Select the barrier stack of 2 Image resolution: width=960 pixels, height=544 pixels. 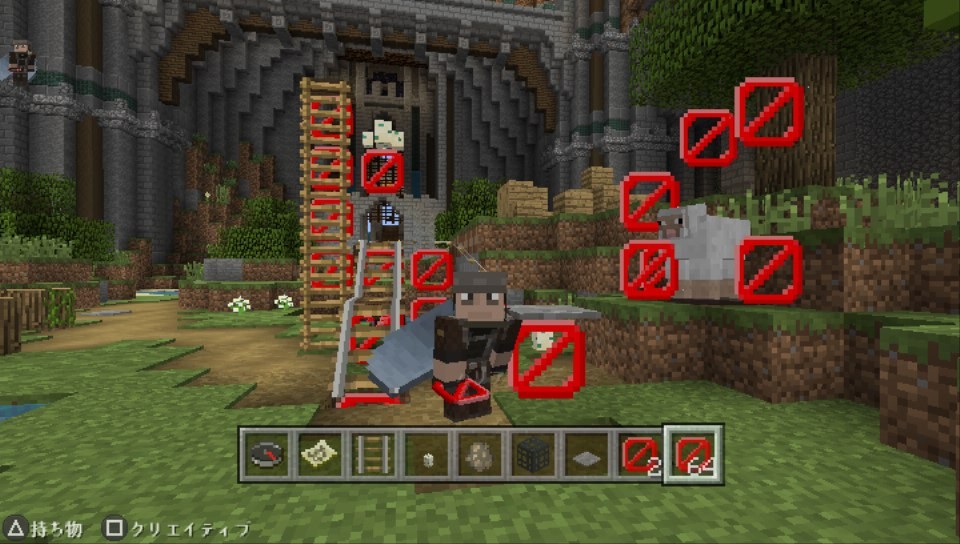click(640, 455)
